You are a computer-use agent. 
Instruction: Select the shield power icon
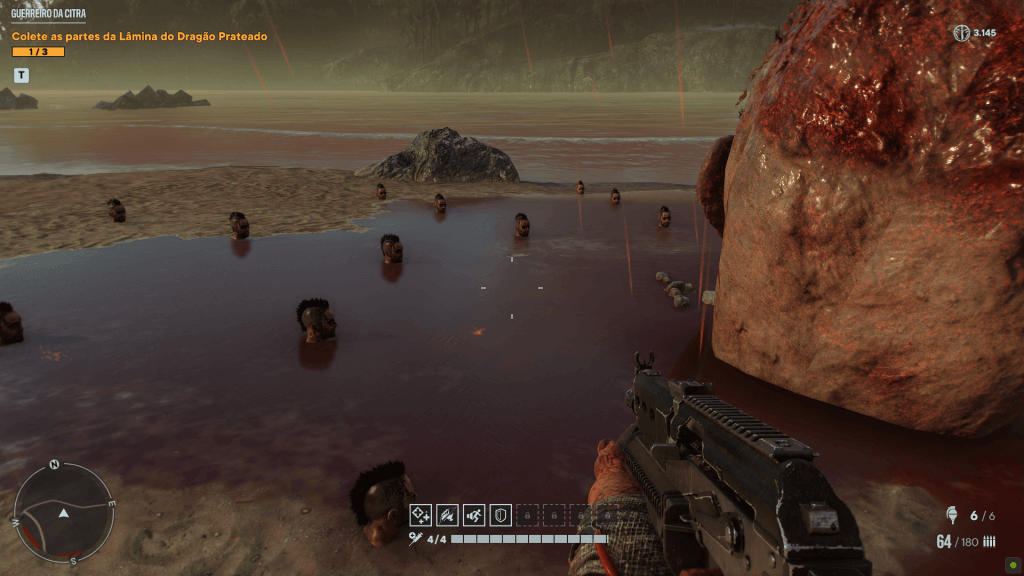tap(501, 515)
